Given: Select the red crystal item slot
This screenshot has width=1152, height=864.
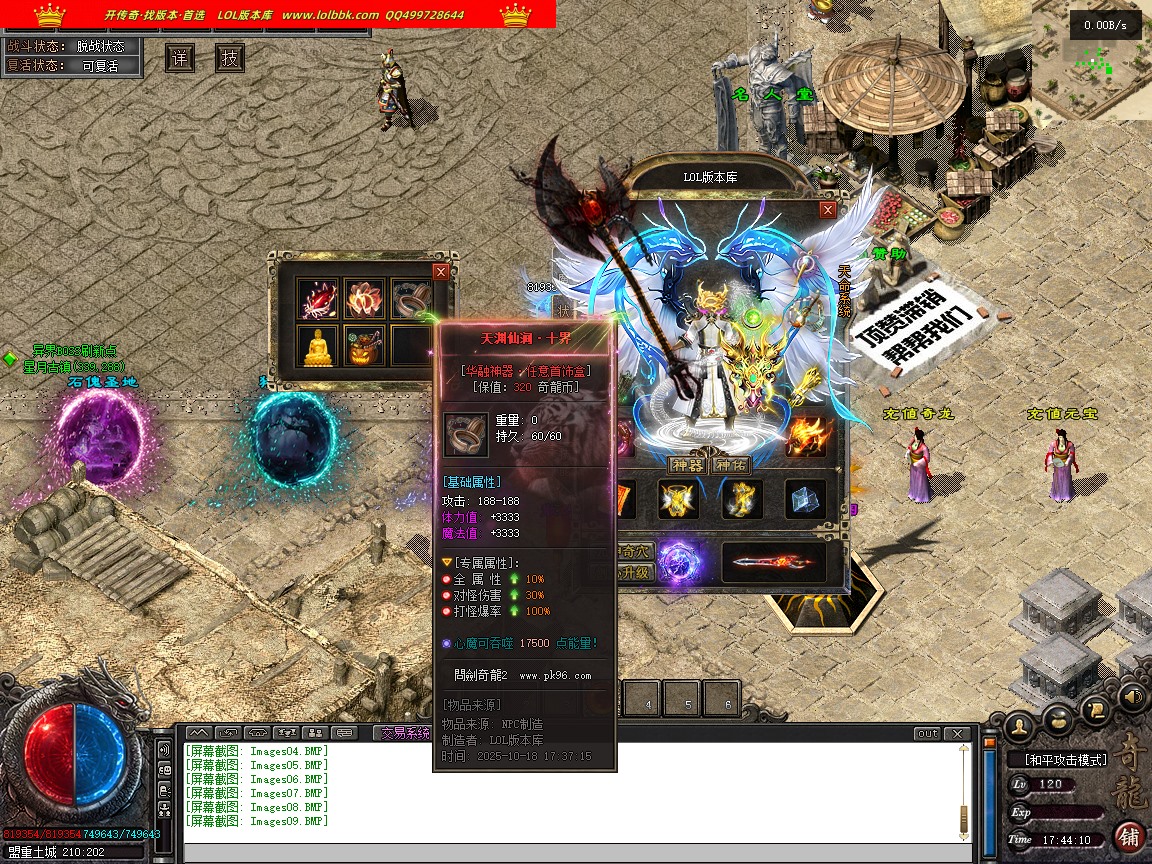Looking at the screenshot, I should [x=317, y=298].
